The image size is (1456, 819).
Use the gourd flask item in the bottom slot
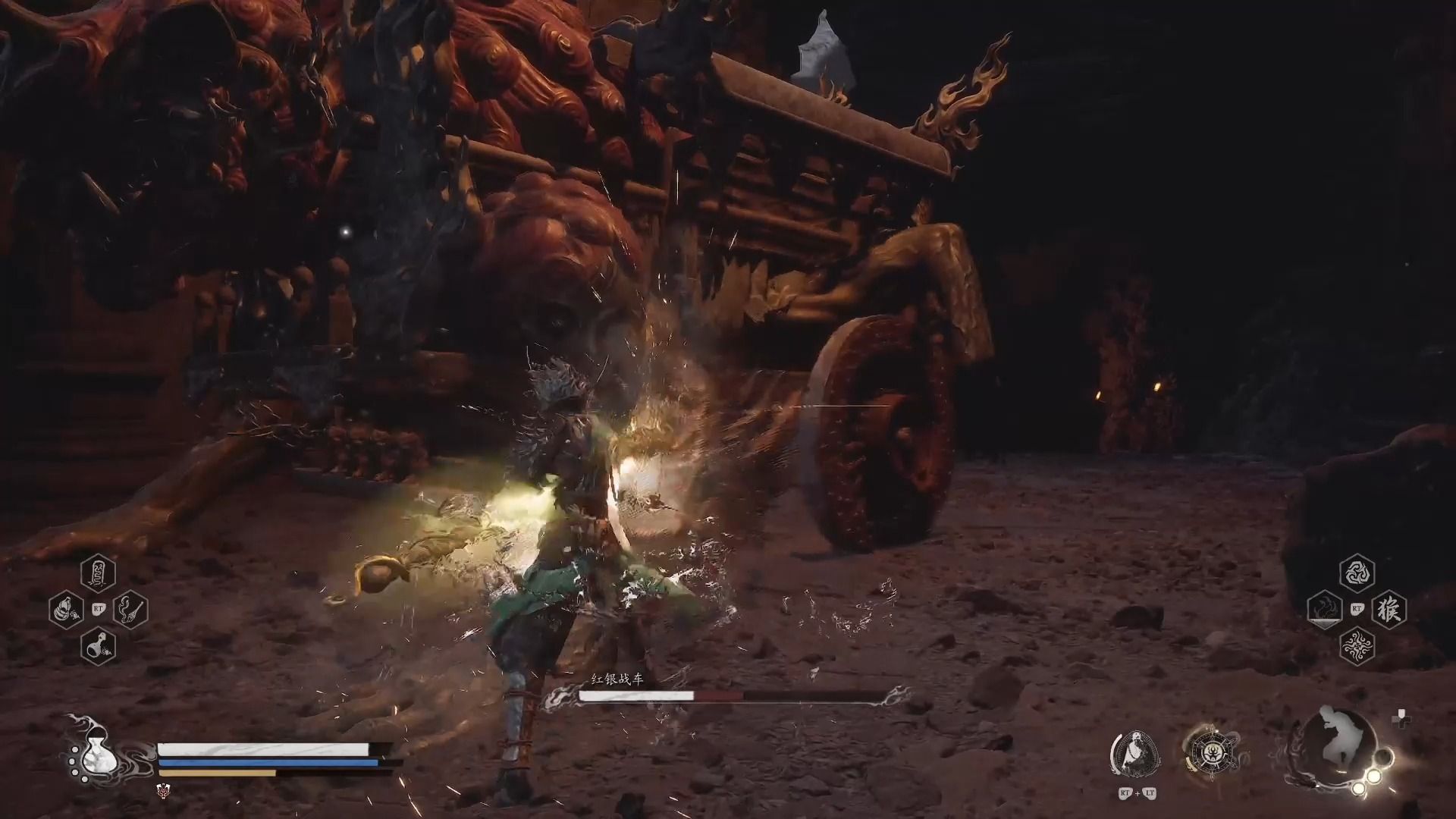(x=98, y=645)
